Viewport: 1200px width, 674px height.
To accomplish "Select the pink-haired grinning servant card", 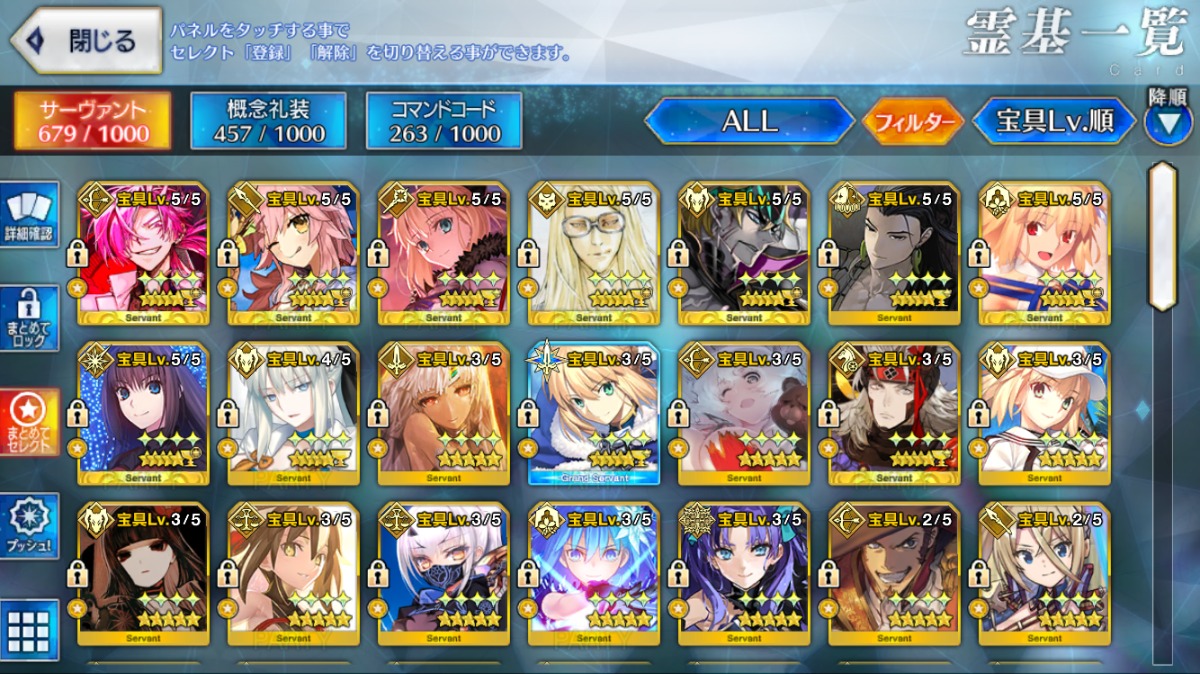I will pos(143,253).
